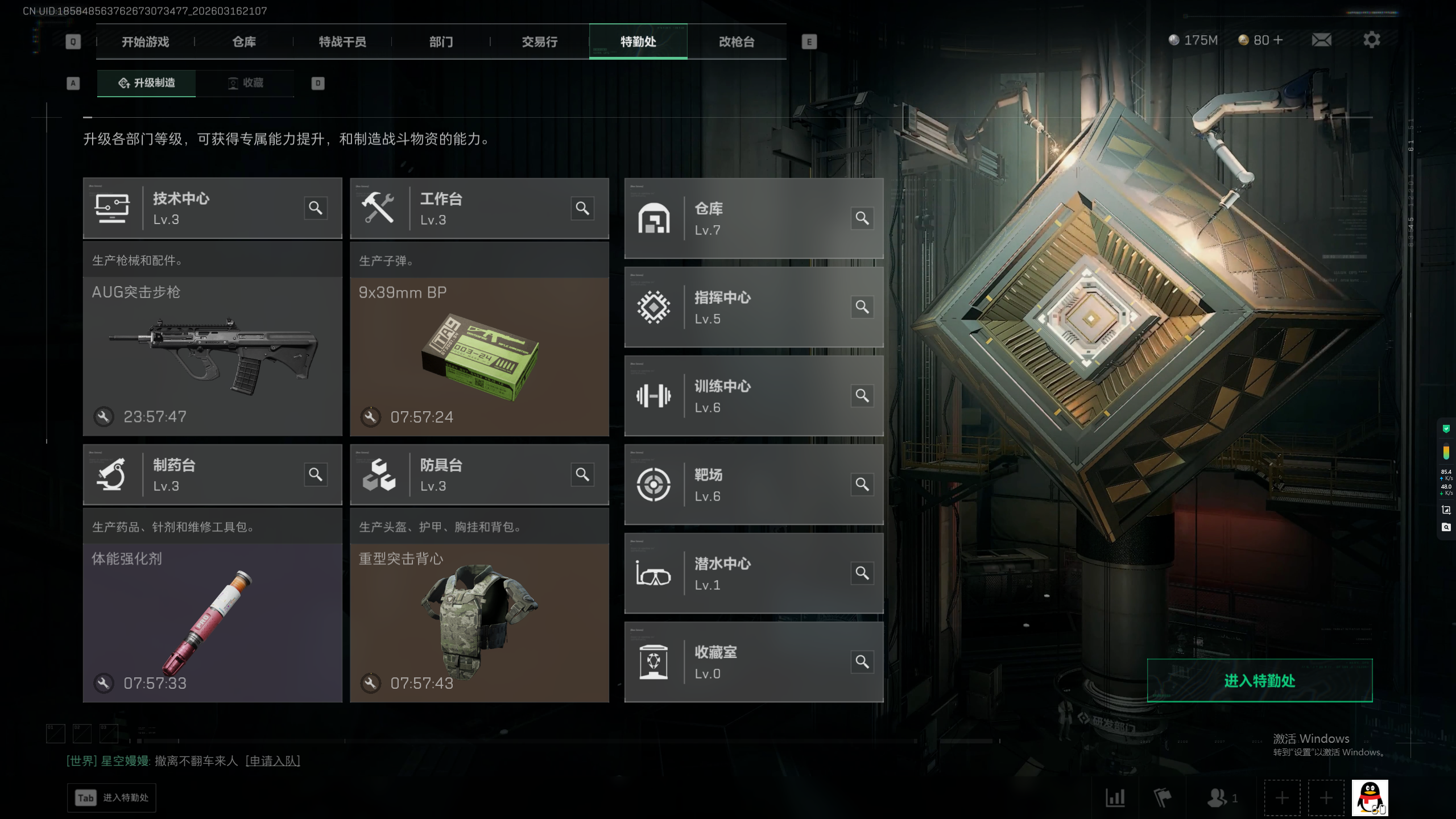Open the 仓库 top navigation tab
1456x819 pixels.
coord(244,42)
